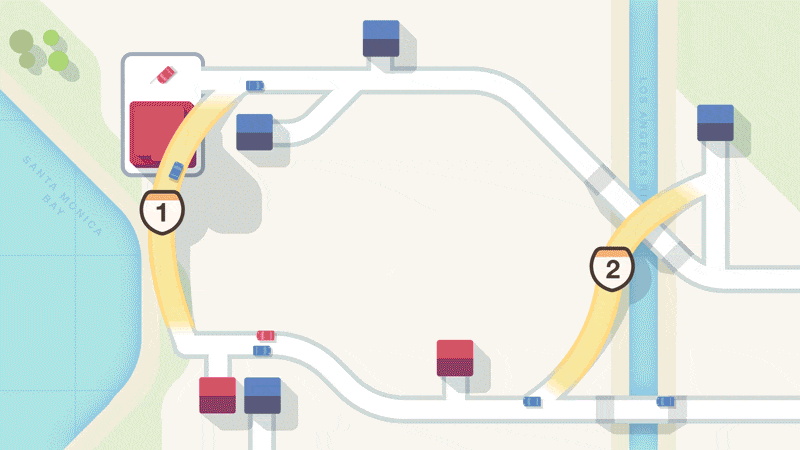This screenshot has height=450, width=800.
Task: Select the motorway 2 shield marker
Action: 612,267
